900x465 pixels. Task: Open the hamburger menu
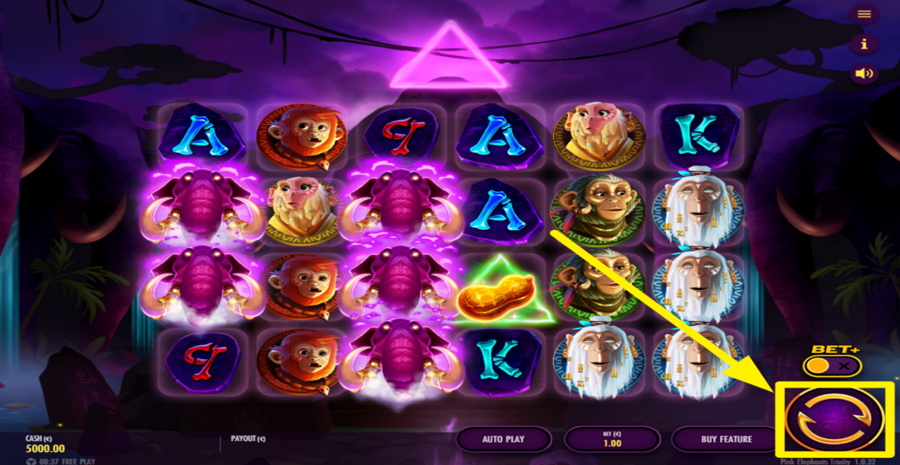pyautogui.click(x=864, y=14)
